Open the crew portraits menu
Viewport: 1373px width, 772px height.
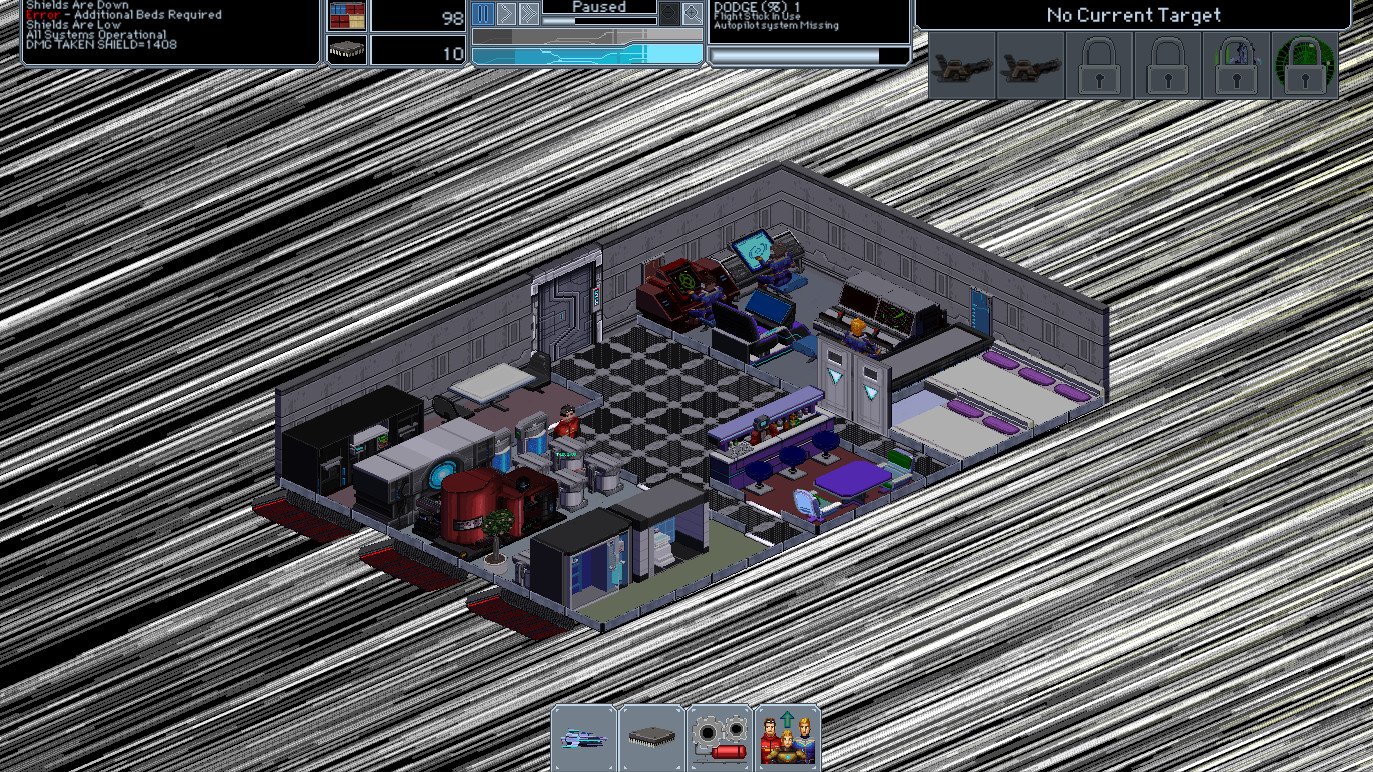pos(788,738)
